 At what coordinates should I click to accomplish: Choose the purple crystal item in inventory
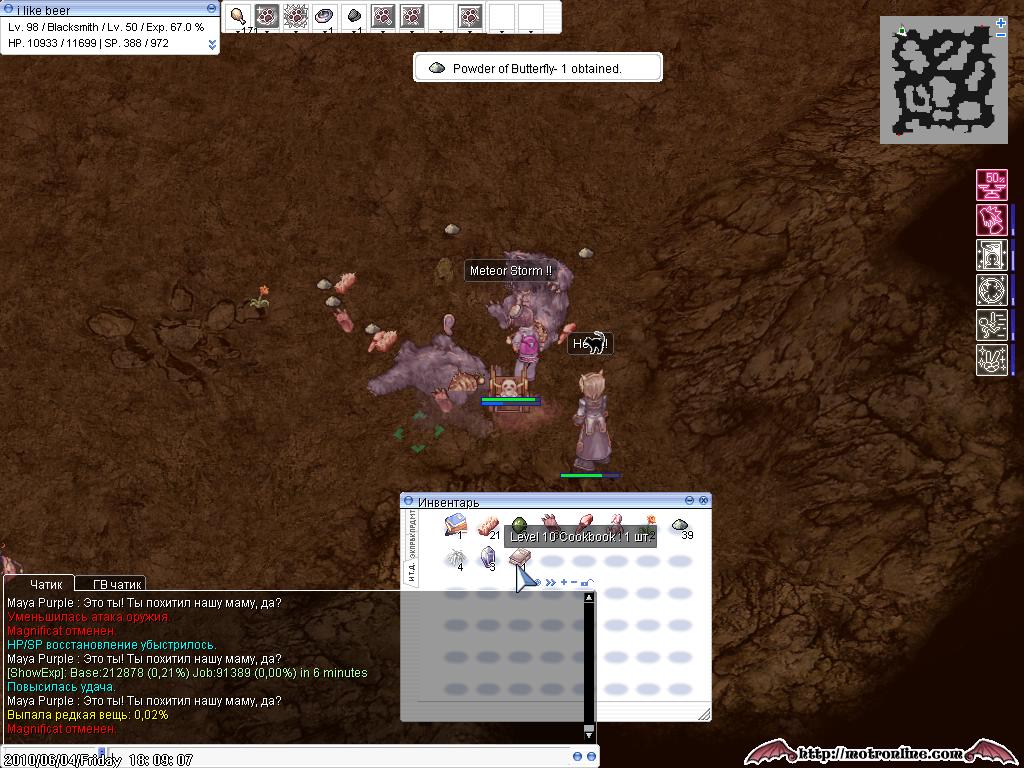pos(488,558)
